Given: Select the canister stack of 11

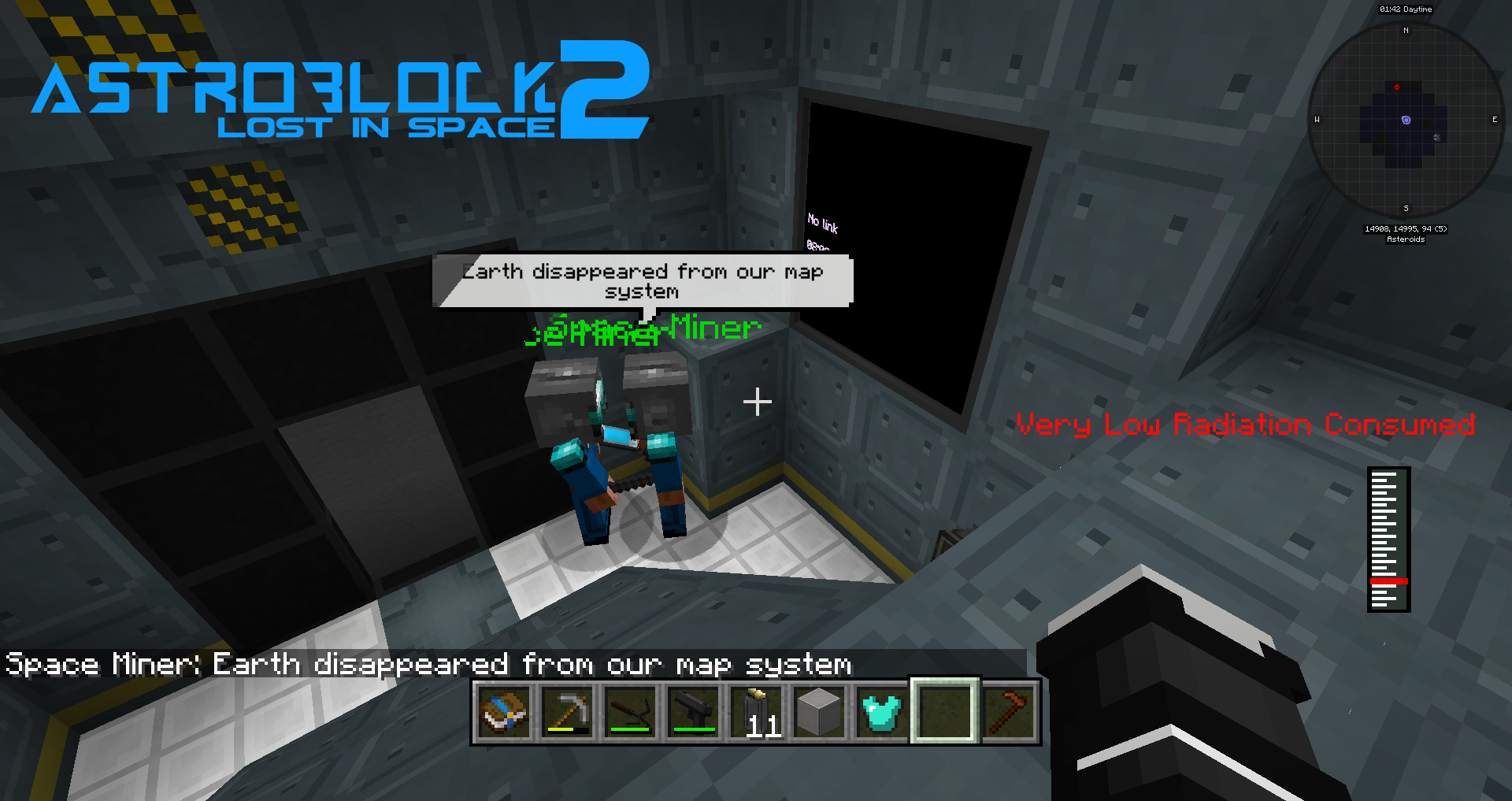Looking at the screenshot, I should click(x=756, y=711).
